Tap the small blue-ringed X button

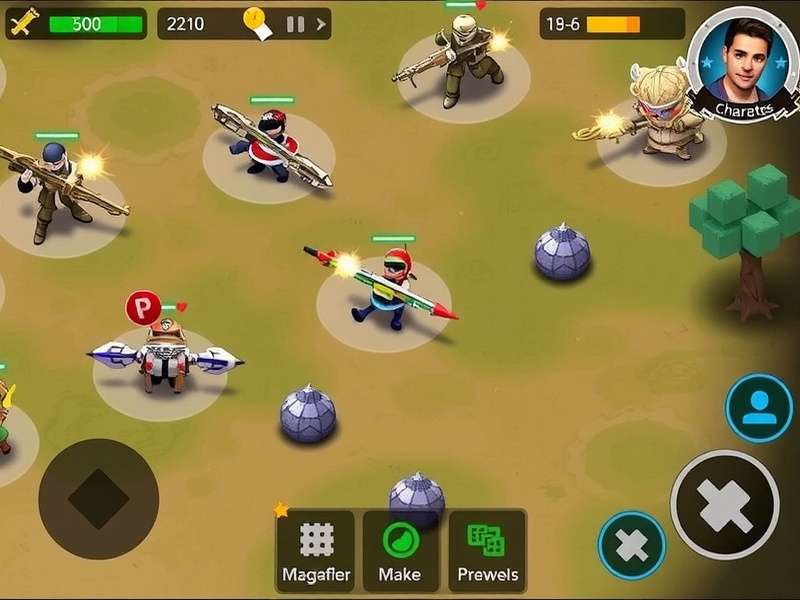(x=632, y=546)
